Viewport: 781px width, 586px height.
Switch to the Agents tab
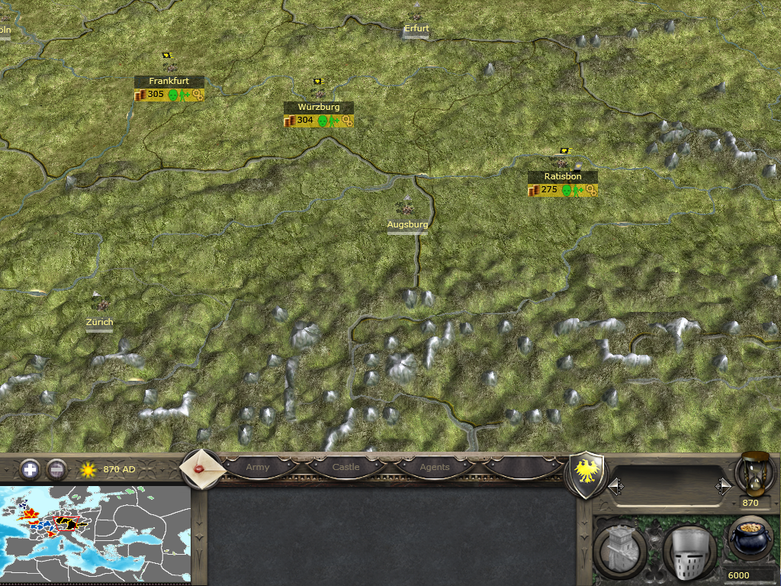(434, 467)
